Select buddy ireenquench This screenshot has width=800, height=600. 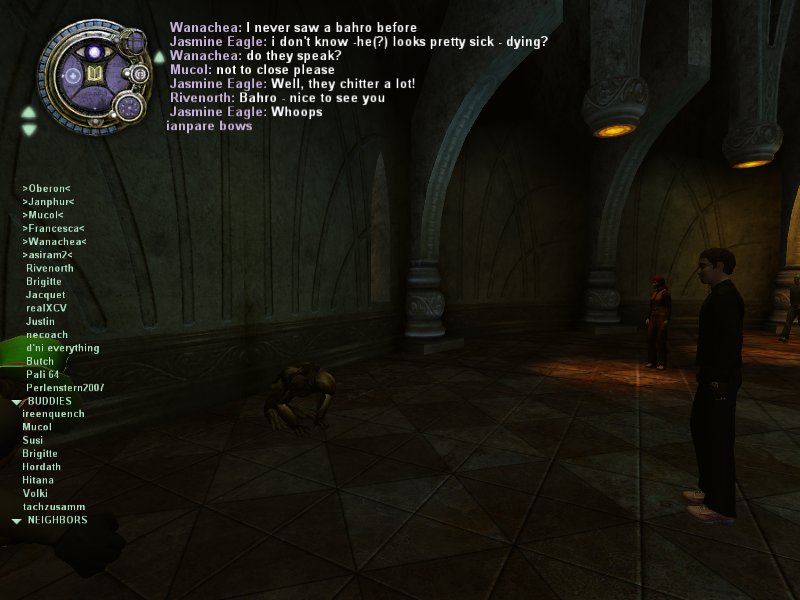pos(53,414)
